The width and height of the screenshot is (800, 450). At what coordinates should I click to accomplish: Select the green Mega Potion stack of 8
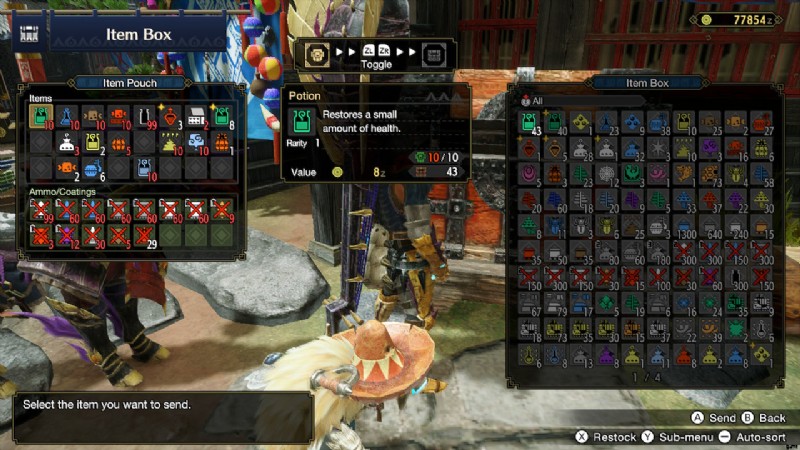(222, 117)
